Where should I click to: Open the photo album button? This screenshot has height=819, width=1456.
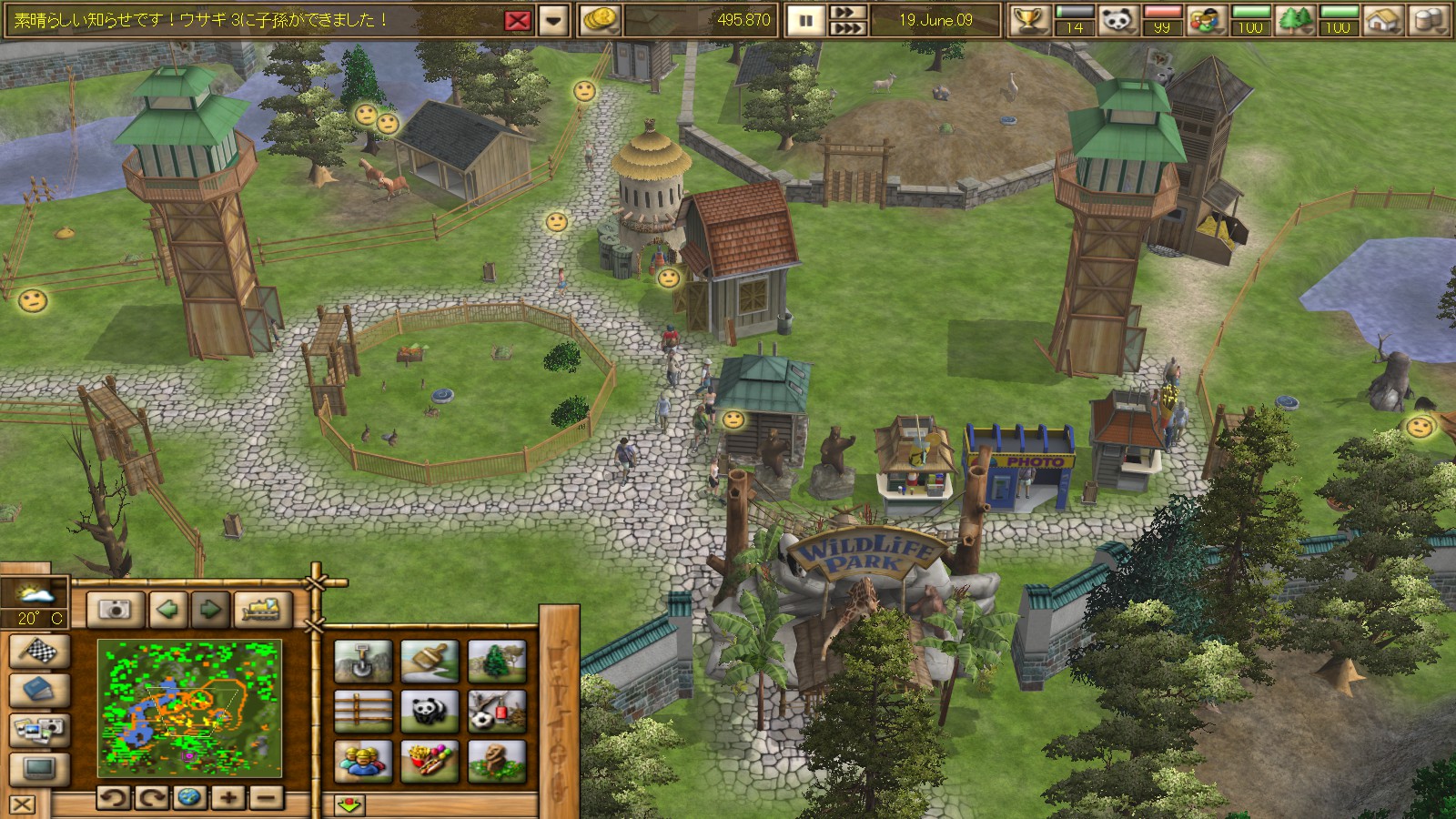(x=39, y=728)
